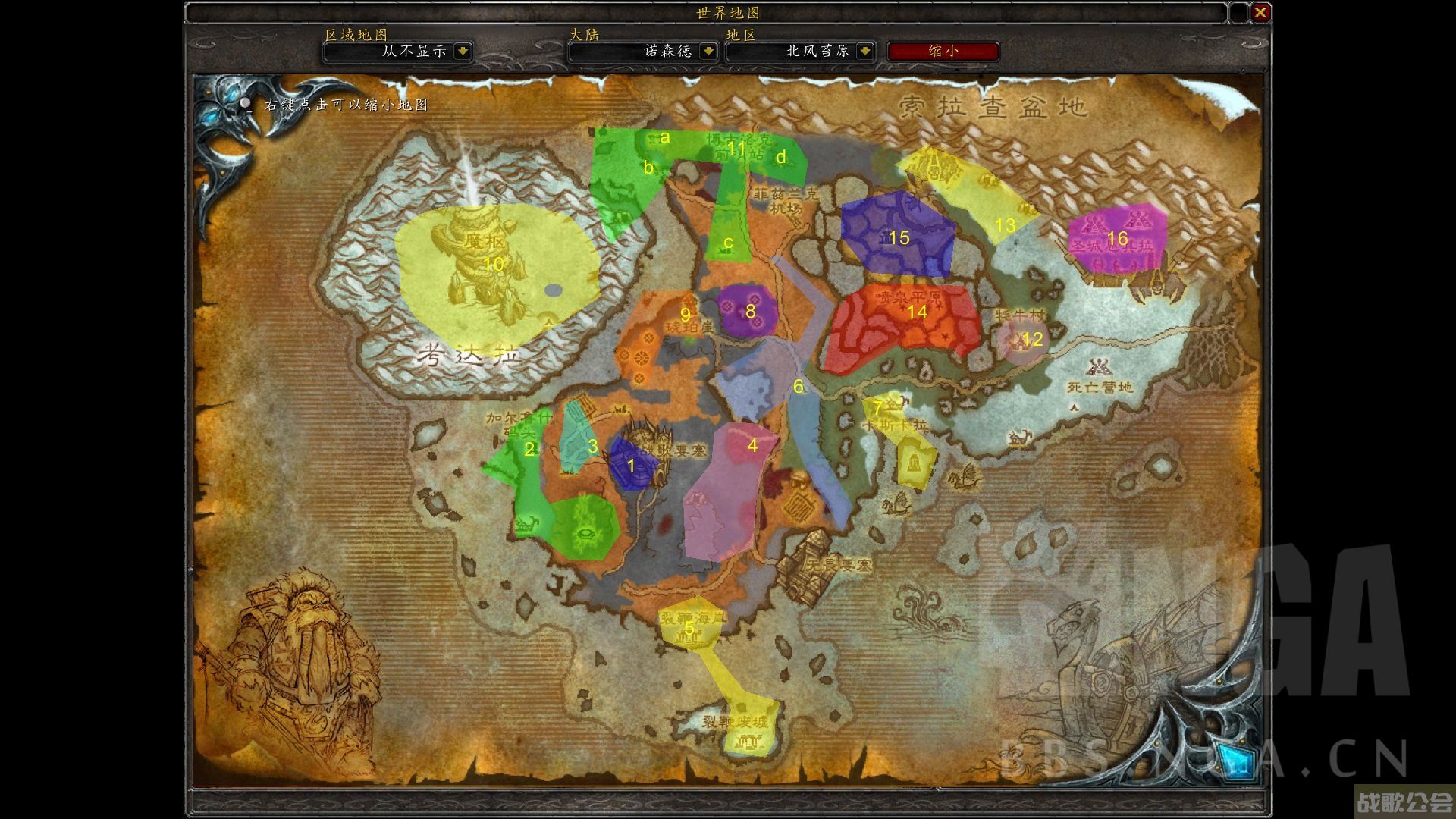The height and width of the screenshot is (819, 1456).
Task: Click the village marker icon at 牦牛村
Action: click(x=1019, y=343)
